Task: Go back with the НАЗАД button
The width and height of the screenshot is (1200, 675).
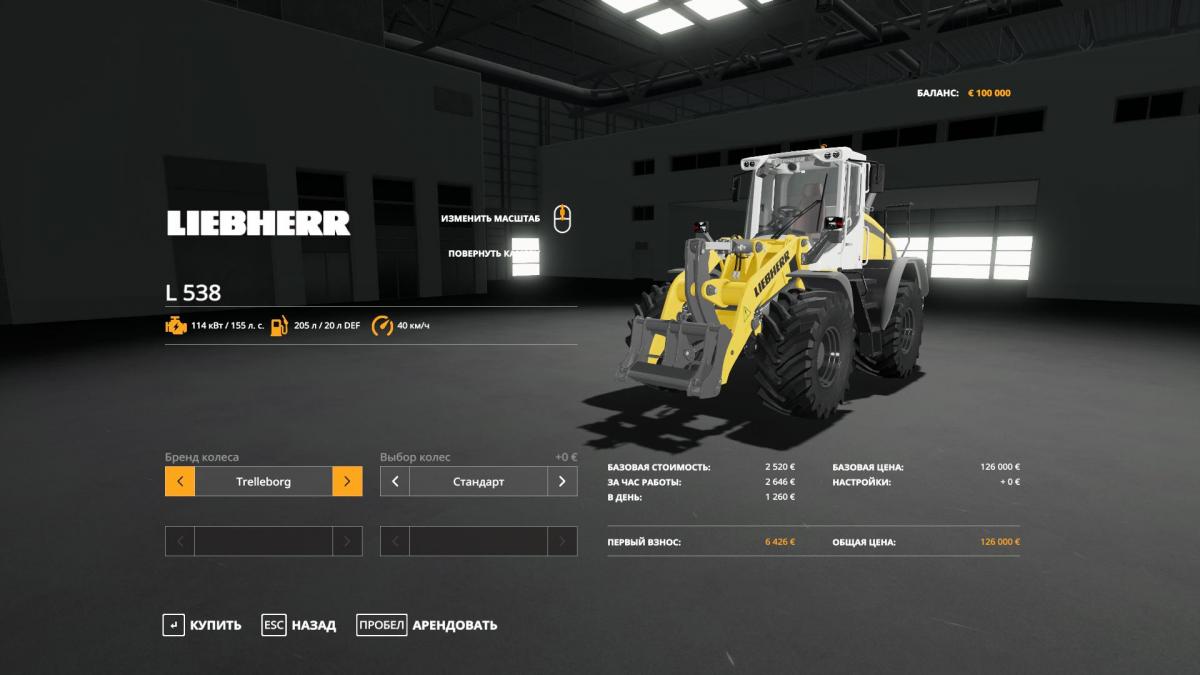Action: click(x=299, y=625)
